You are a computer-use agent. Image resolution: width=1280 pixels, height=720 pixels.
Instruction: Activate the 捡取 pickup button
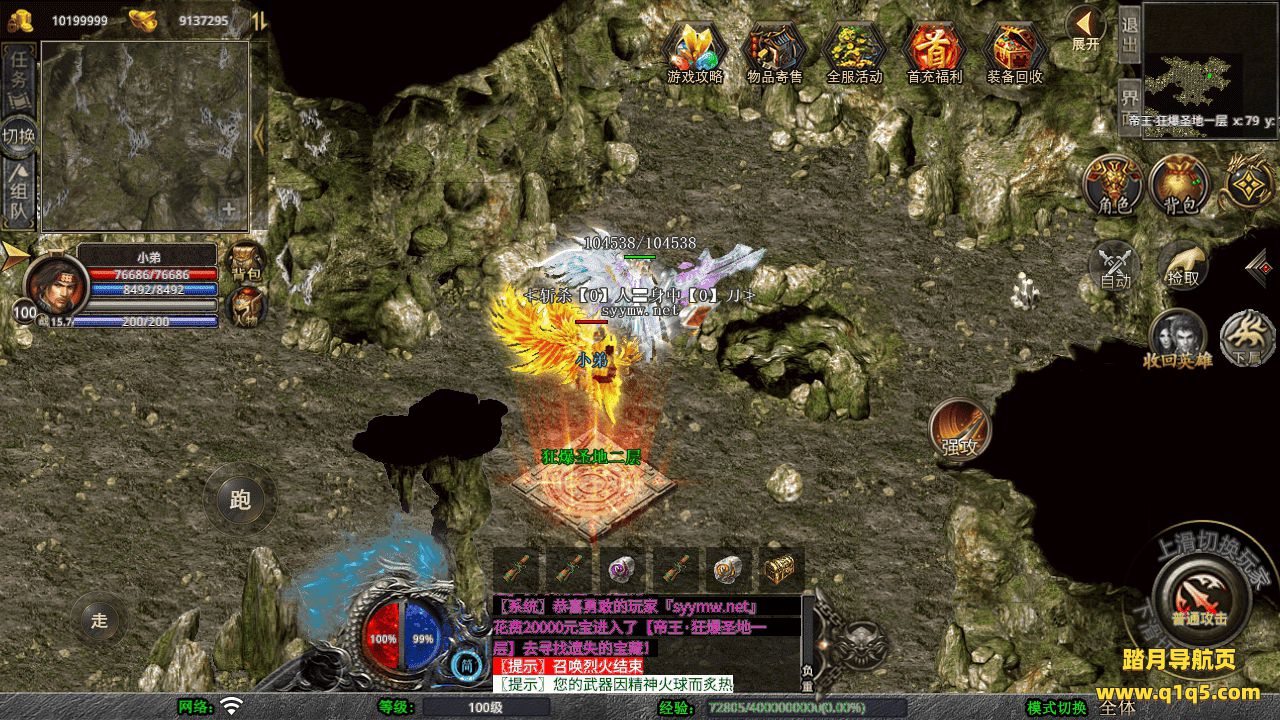click(x=1183, y=265)
